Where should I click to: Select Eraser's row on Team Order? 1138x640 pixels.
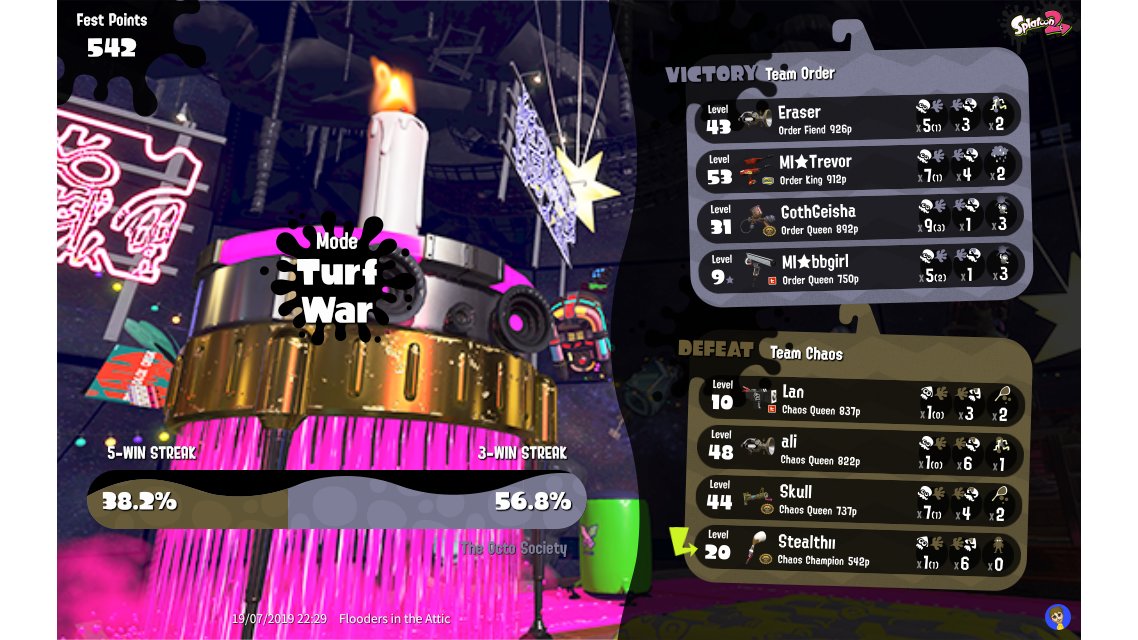click(x=859, y=118)
